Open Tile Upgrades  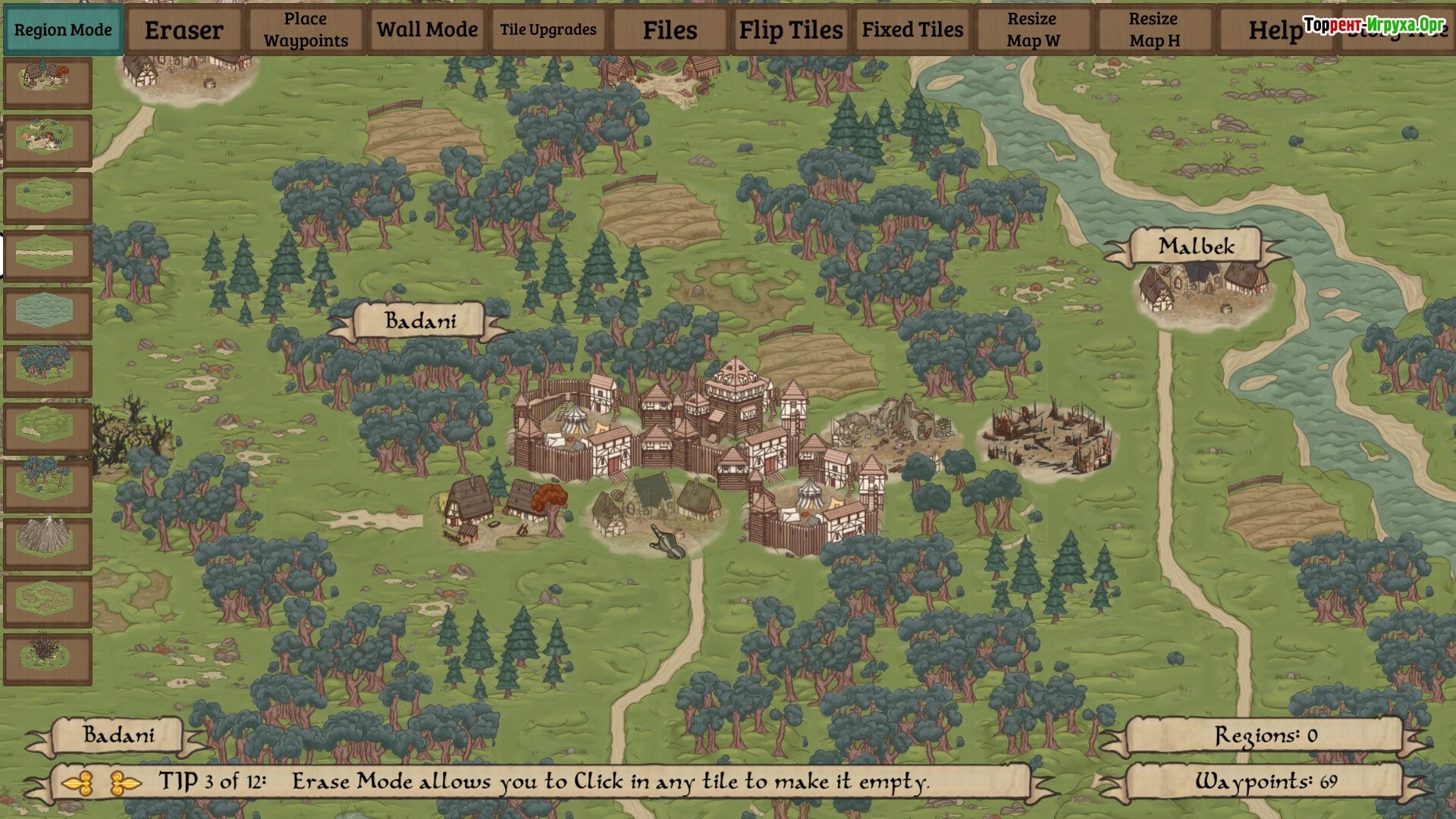[548, 30]
